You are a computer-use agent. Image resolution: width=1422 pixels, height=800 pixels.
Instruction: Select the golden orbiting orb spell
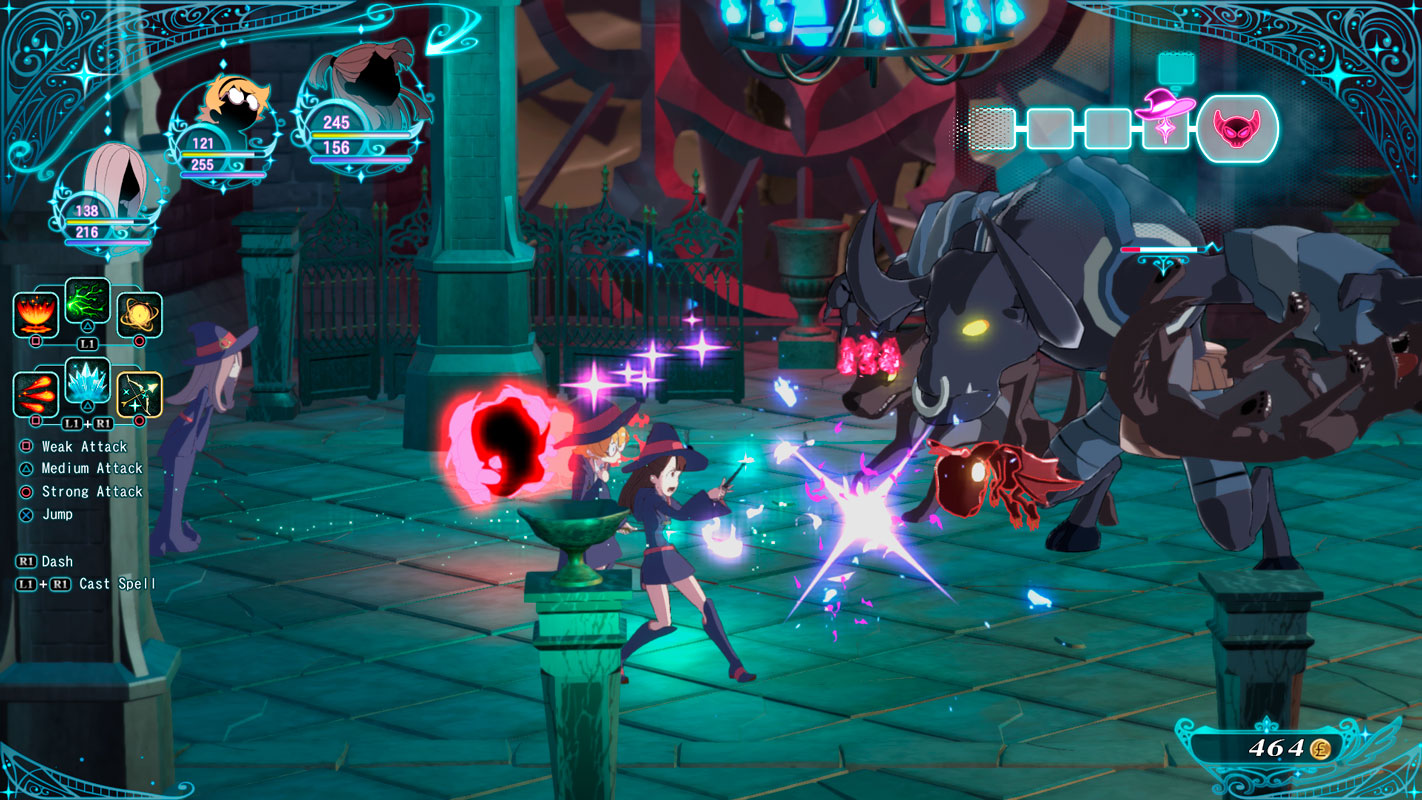139,315
